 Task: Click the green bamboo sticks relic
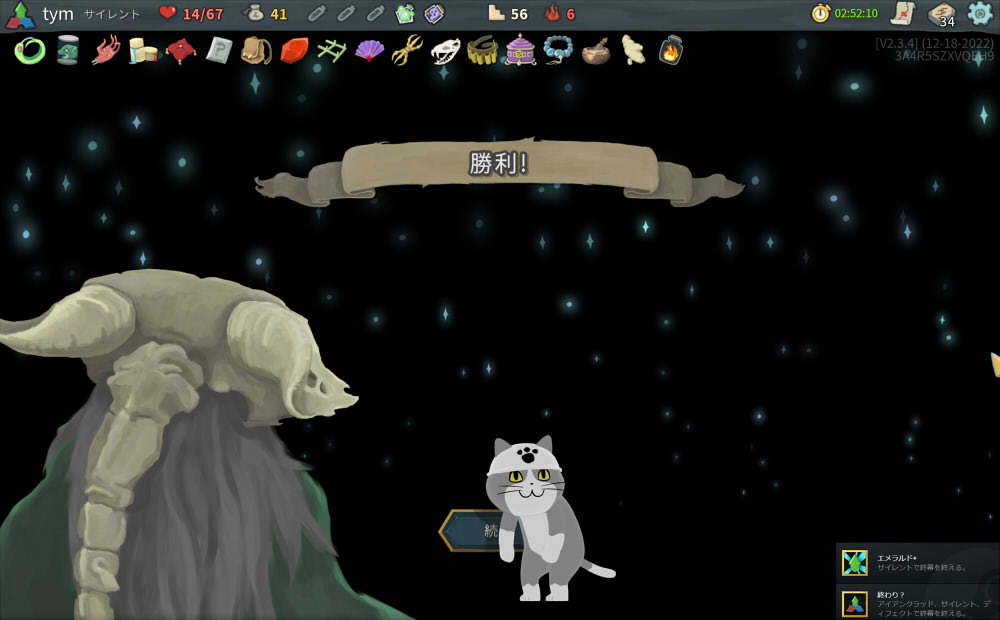click(331, 50)
